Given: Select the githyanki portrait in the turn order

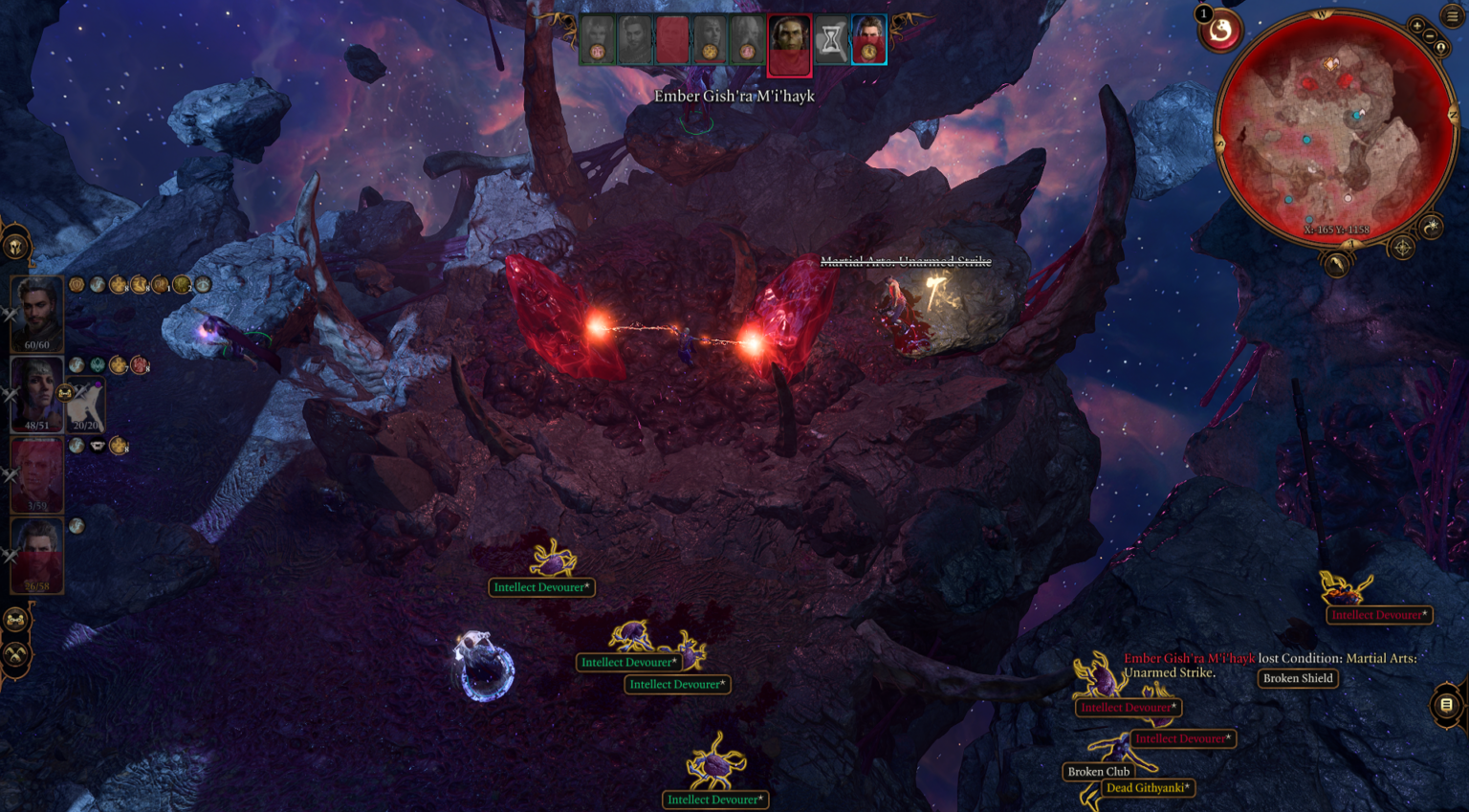Looking at the screenshot, I should (x=789, y=43).
